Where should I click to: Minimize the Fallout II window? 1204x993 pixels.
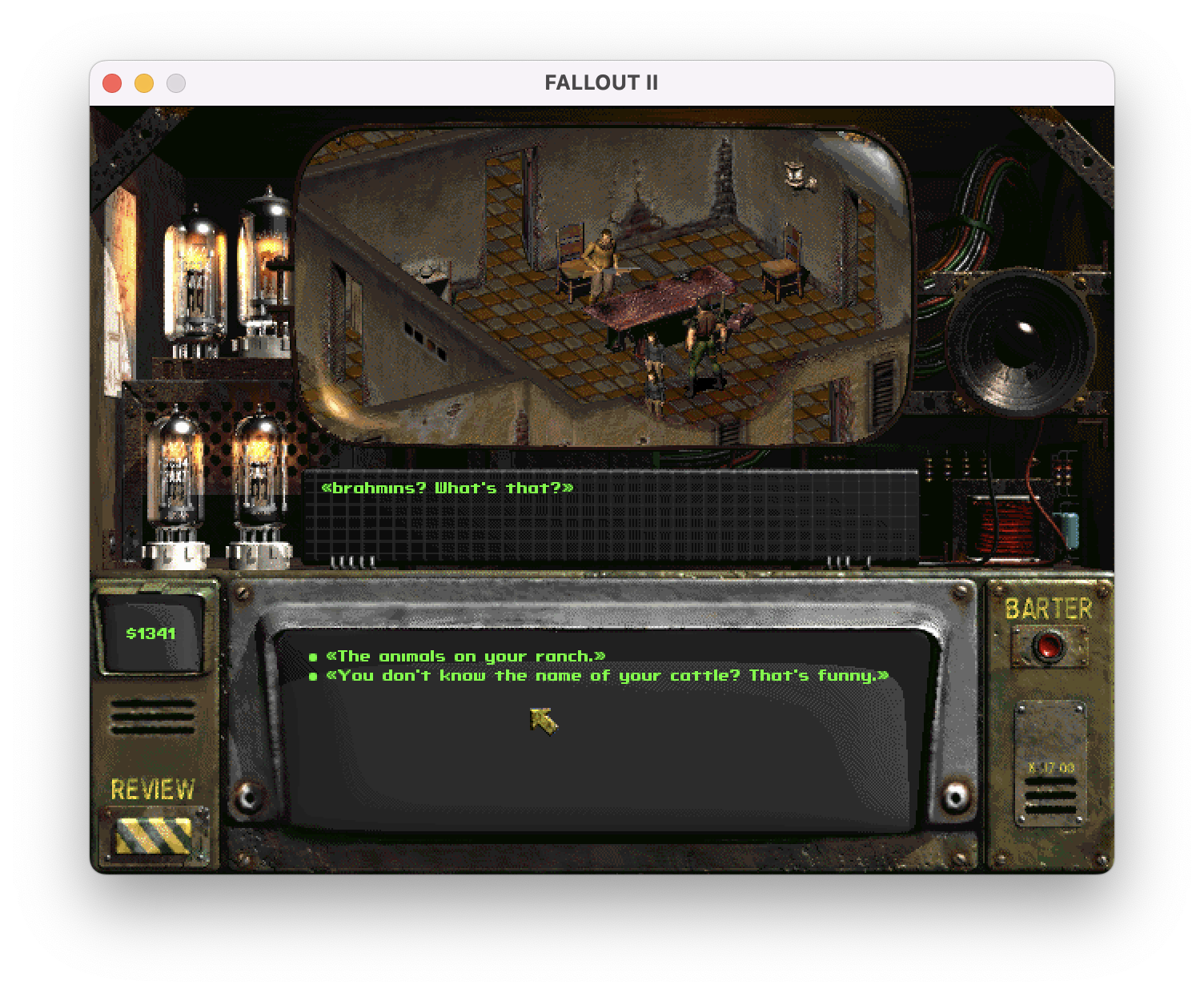click(144, 83)
